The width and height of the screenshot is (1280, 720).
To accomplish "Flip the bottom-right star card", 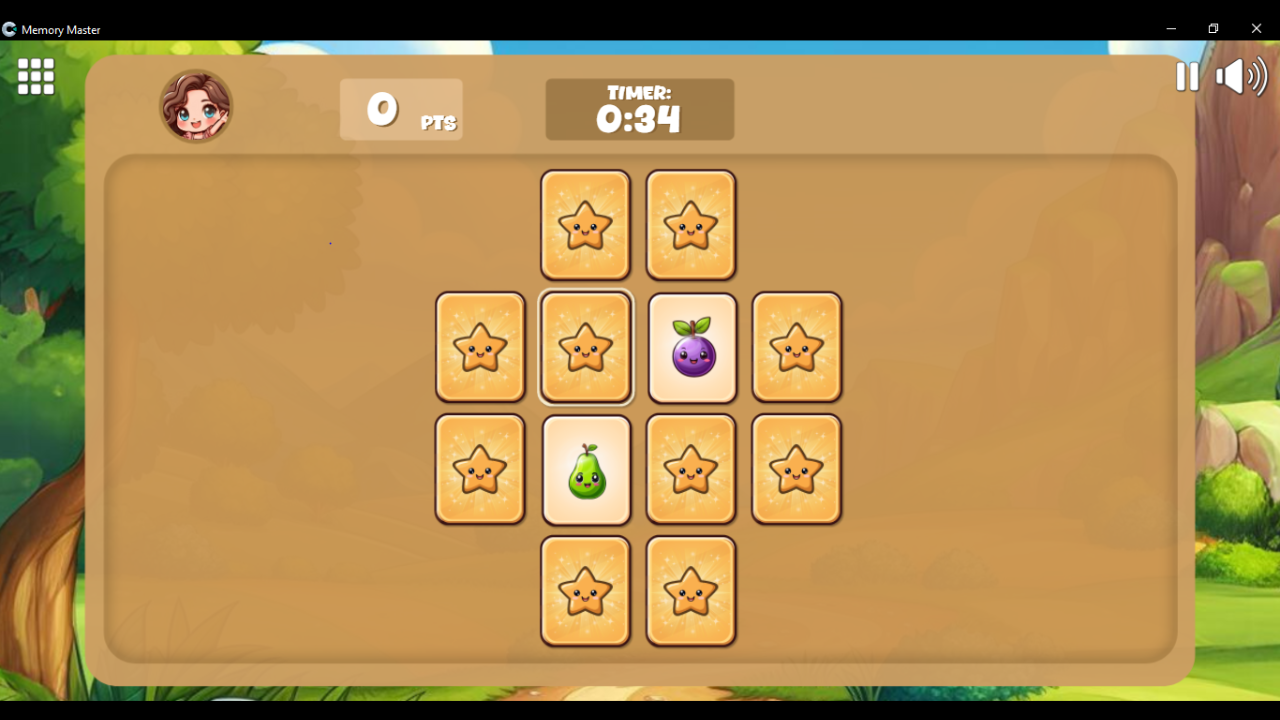I will tap(691, 589).
